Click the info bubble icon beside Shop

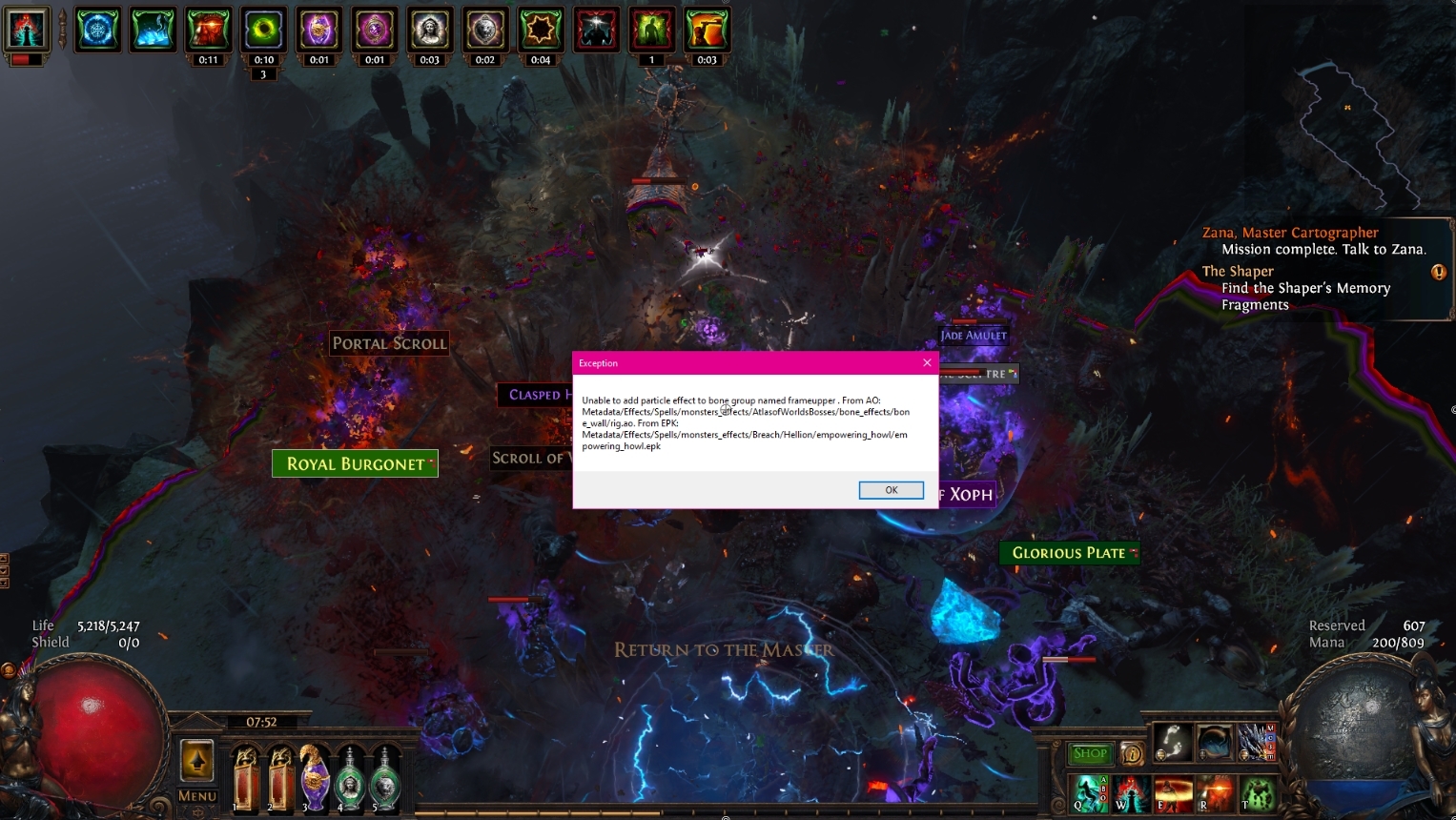(x=1132, y=753)
